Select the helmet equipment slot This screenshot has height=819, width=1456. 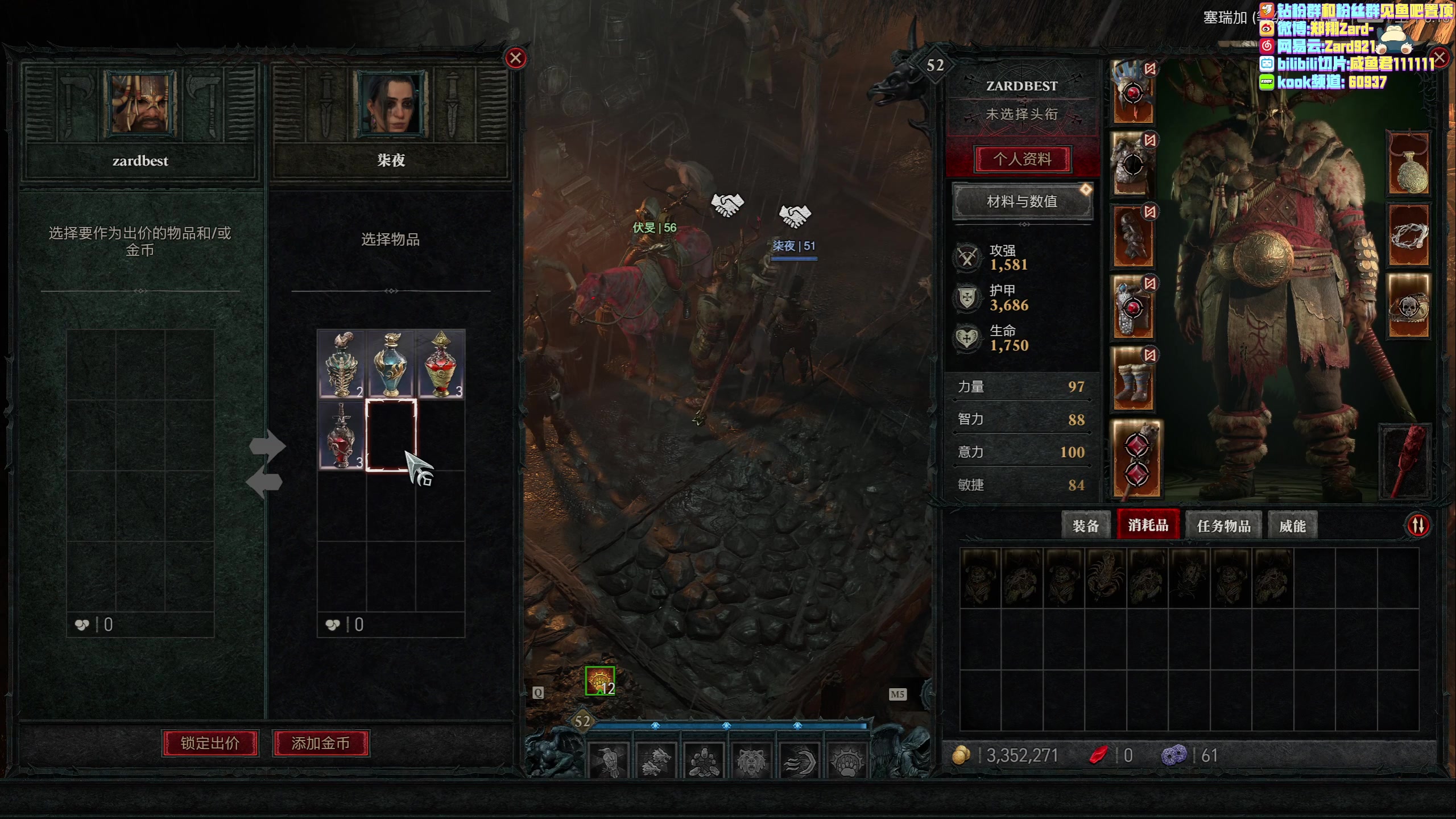tap(1133, 93)
